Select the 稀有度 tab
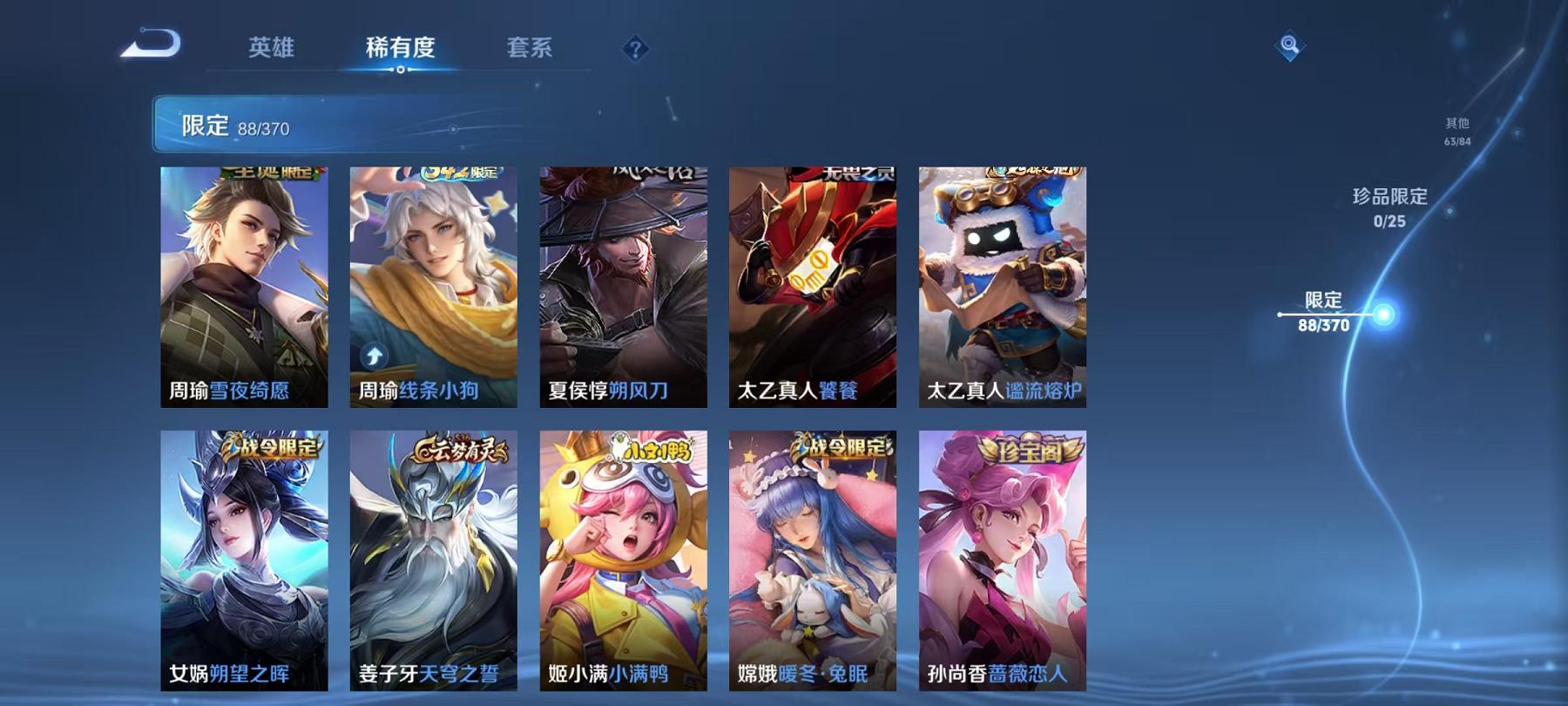 click(x=401, y=50)
